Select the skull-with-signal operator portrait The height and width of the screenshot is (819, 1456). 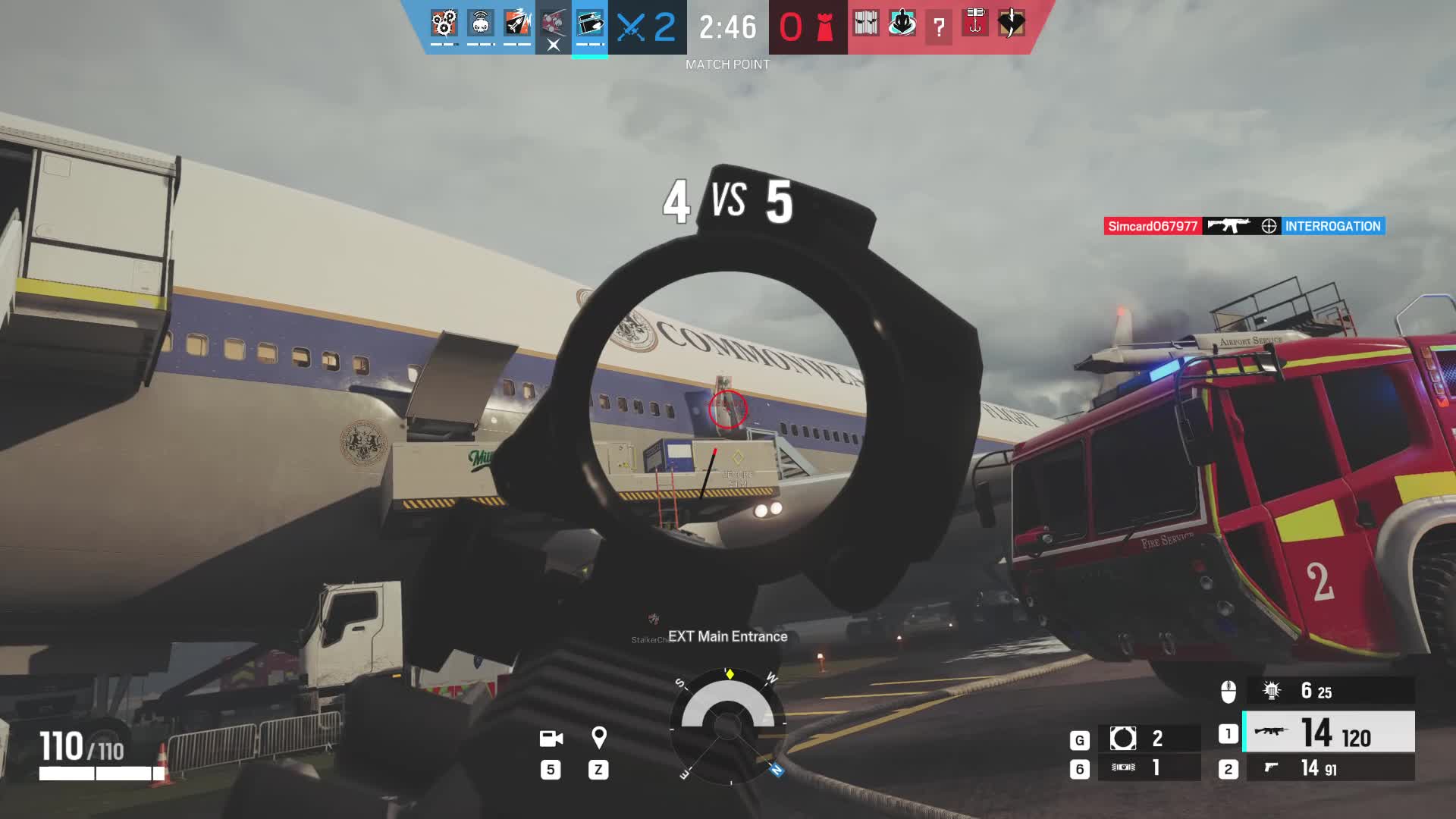point(480,24)
